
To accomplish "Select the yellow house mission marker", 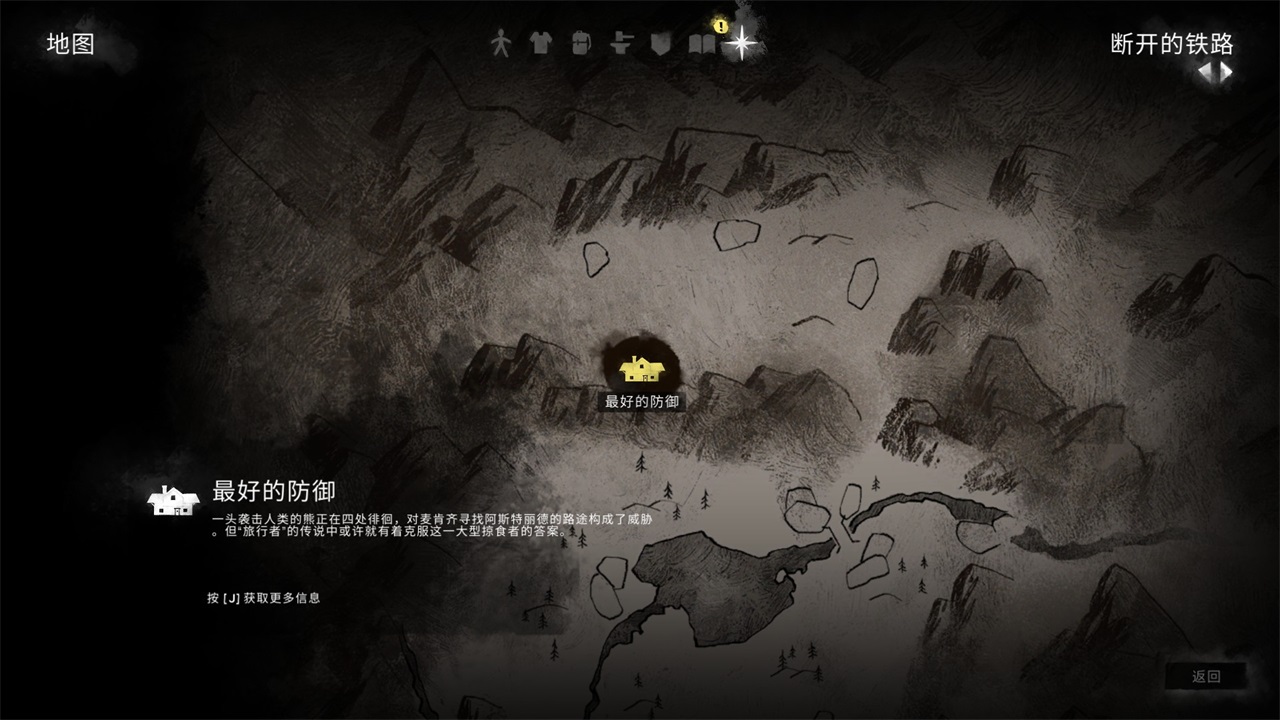I will pos(642,369).
